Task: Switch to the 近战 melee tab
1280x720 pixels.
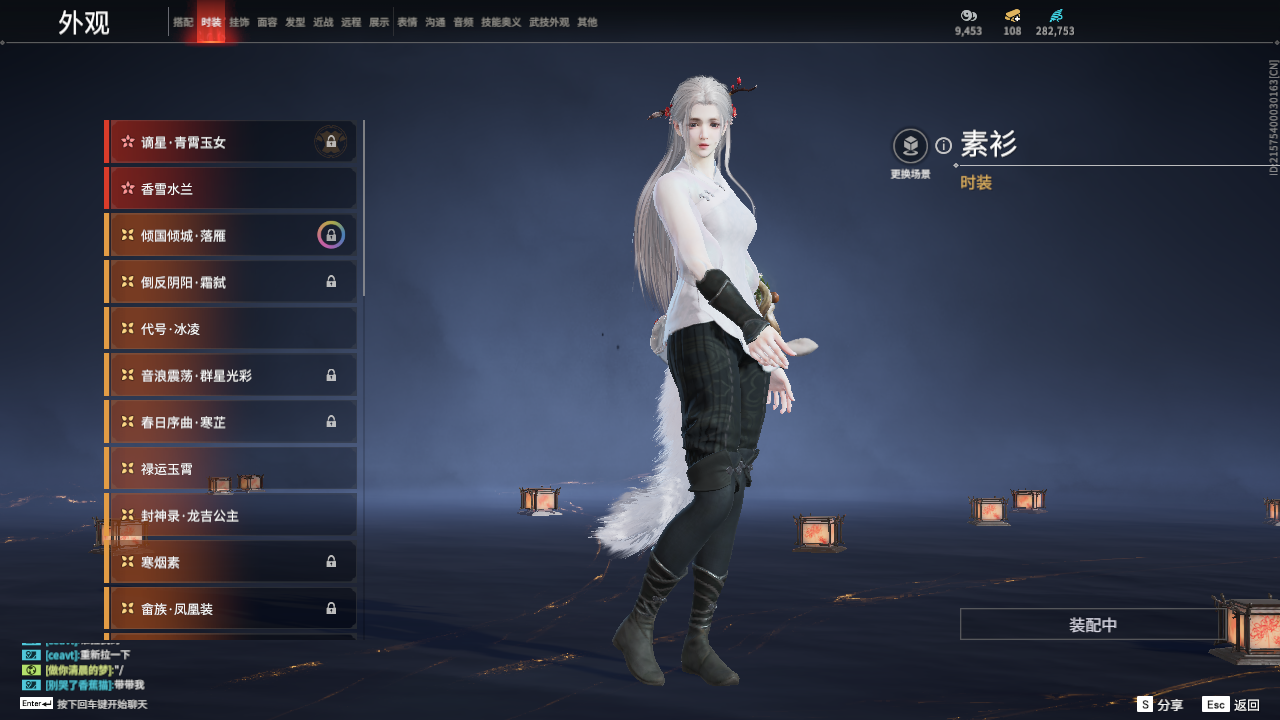Action: 323,22
